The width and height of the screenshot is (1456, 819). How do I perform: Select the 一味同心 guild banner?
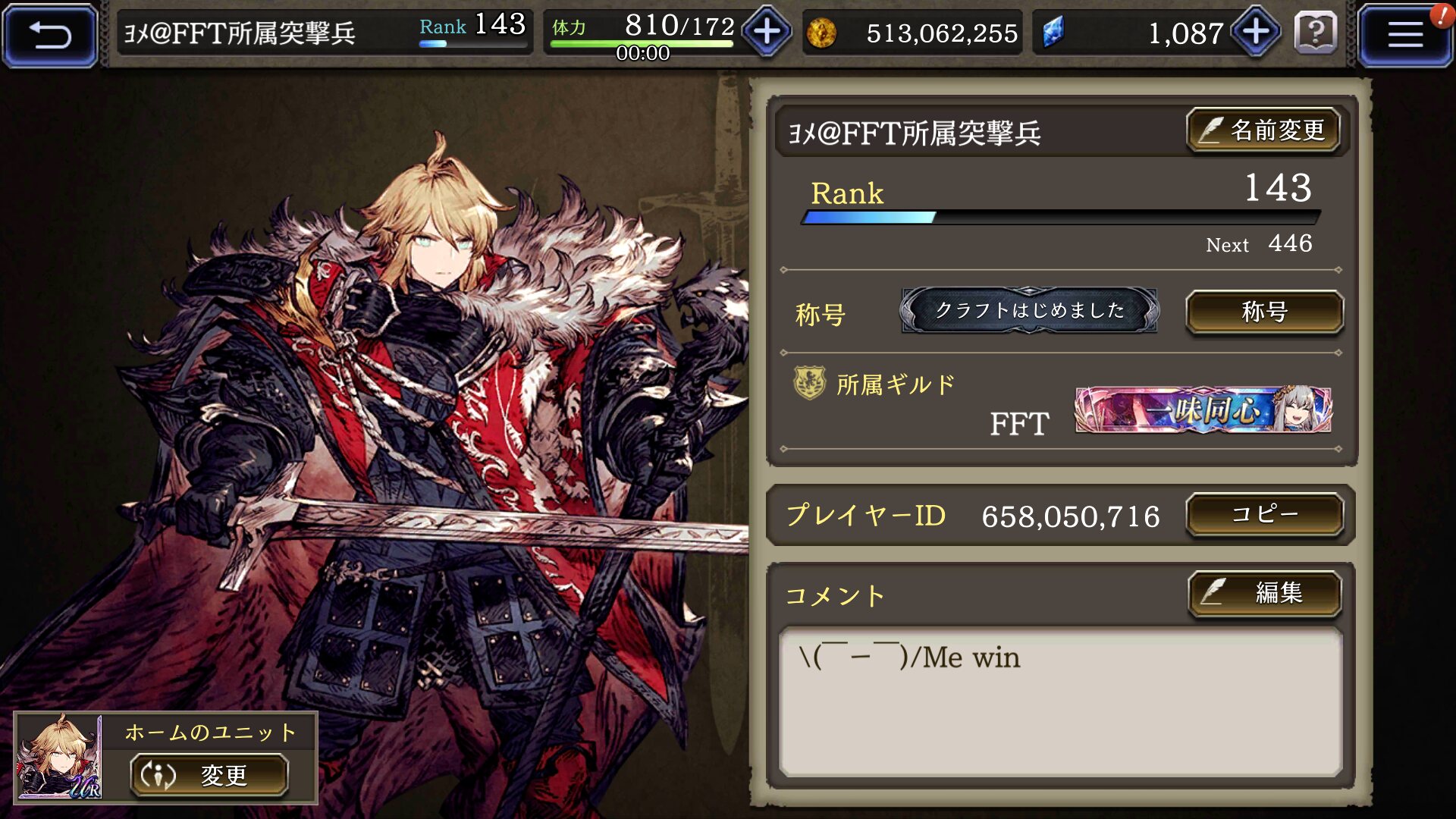[1203, 410]
